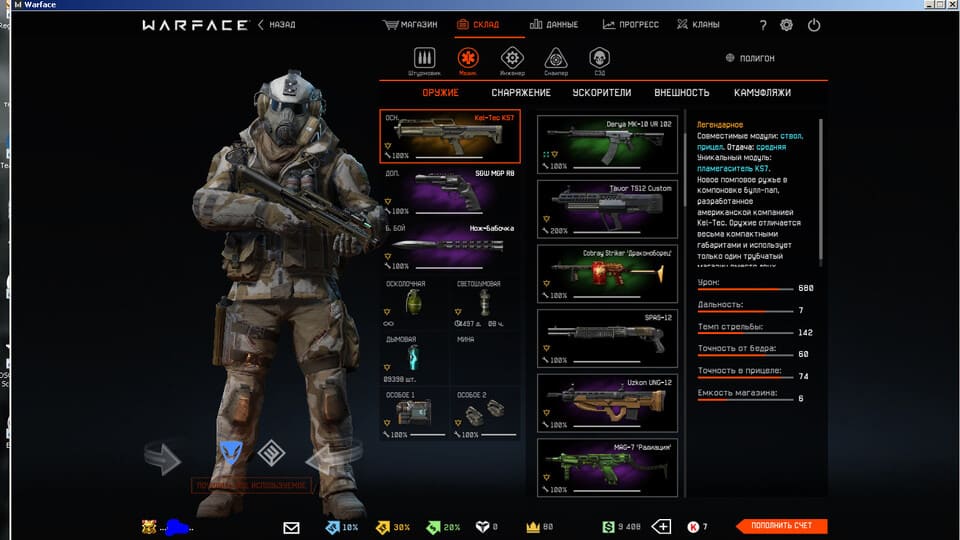Viewport: 960px width, 540px height.
Task: Click the power exit icon
Action: [x=813, y=25]
